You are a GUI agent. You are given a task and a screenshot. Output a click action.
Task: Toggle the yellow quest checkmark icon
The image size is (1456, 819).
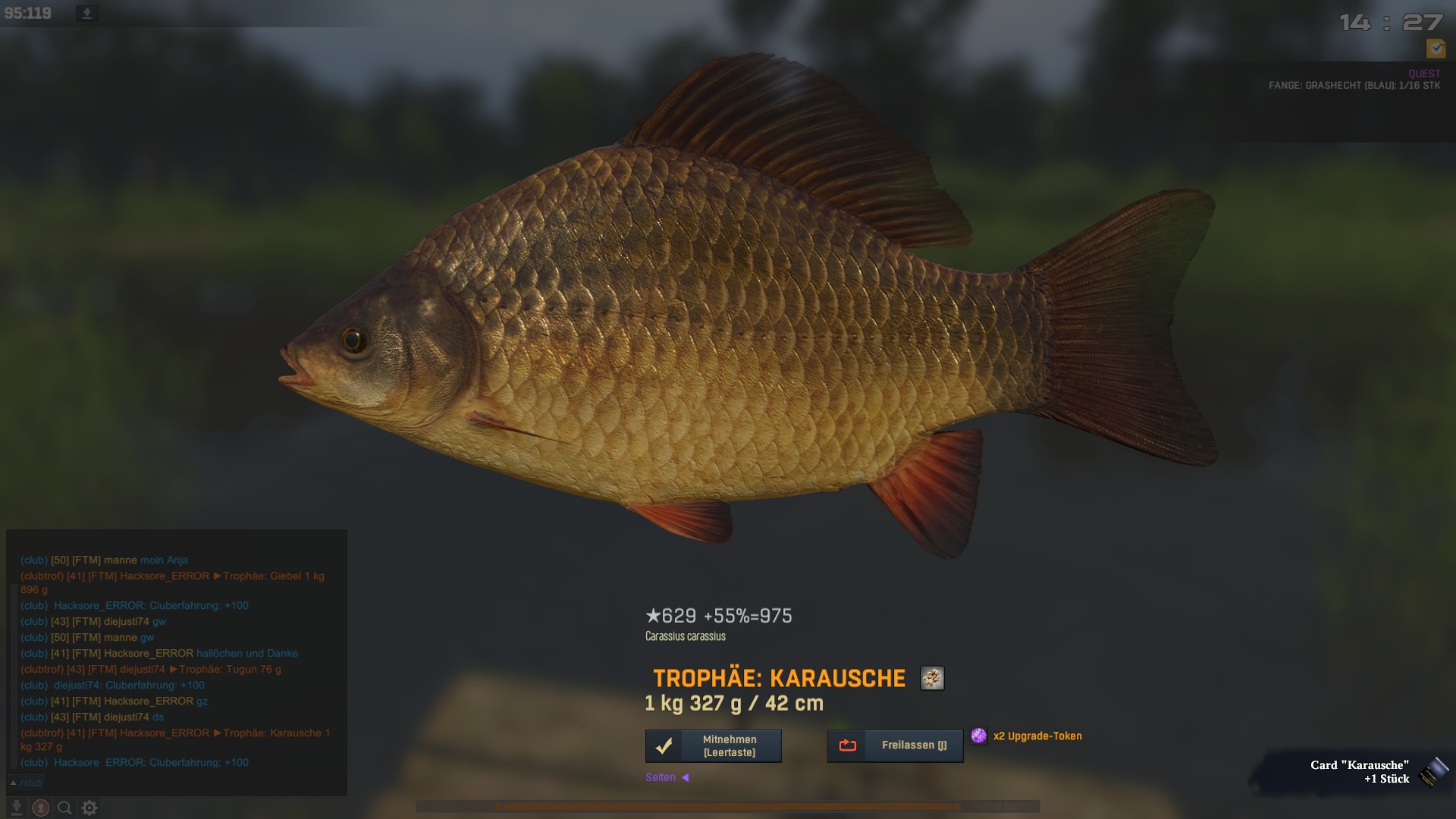point(1436,49)
